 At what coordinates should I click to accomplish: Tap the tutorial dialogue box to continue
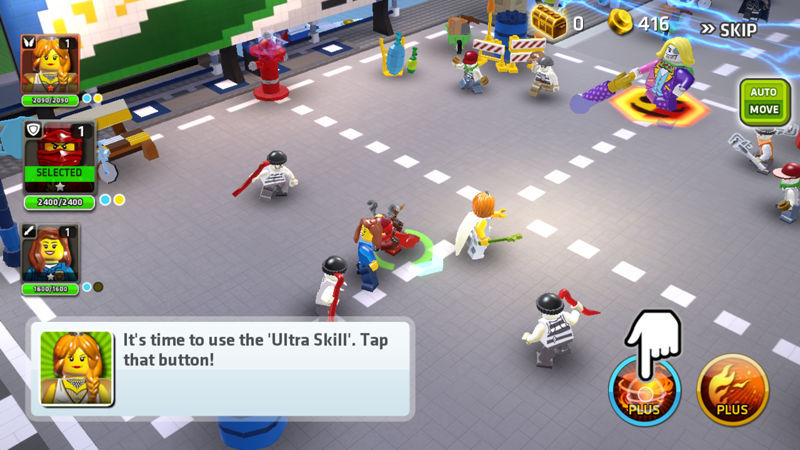click(222, 368)
